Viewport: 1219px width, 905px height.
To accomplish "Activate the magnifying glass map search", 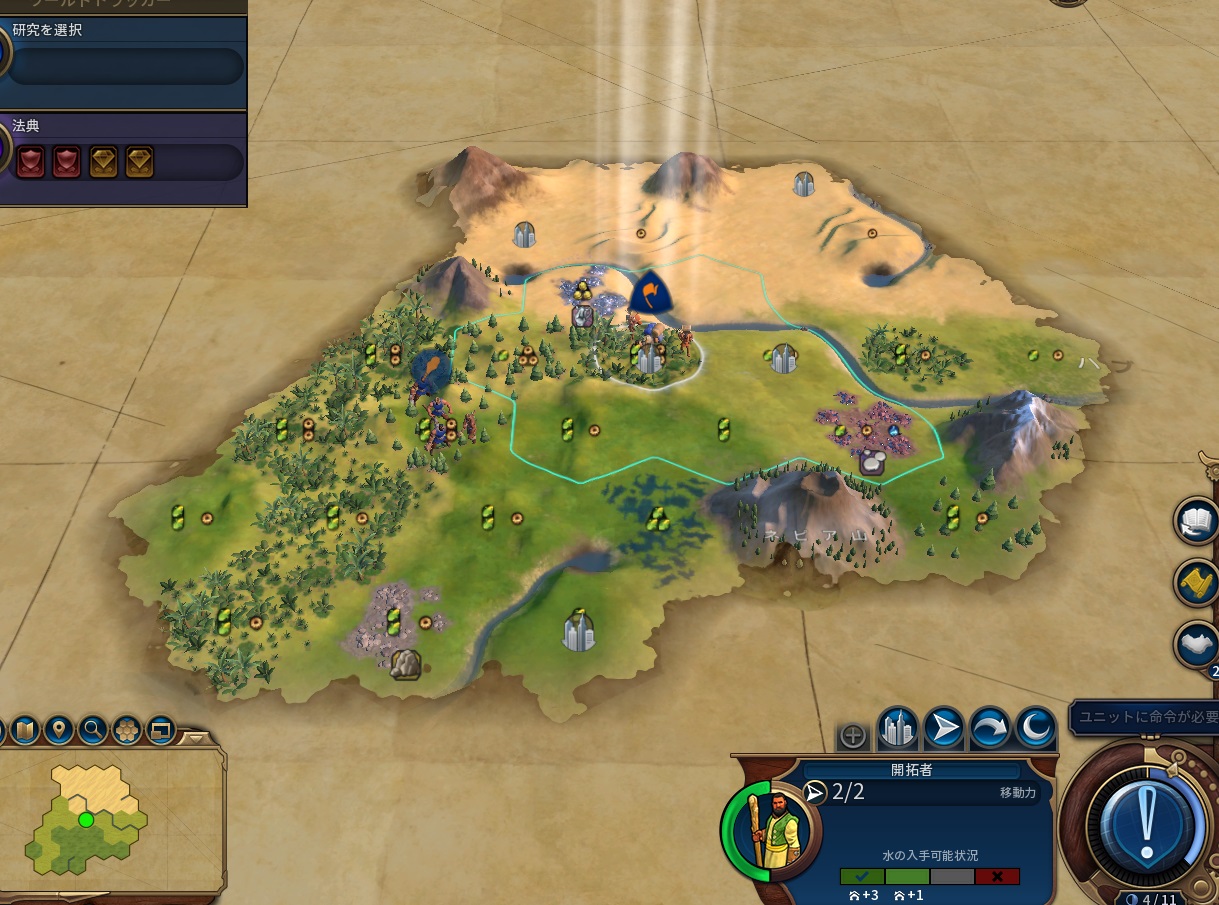I will pos(93,730).
